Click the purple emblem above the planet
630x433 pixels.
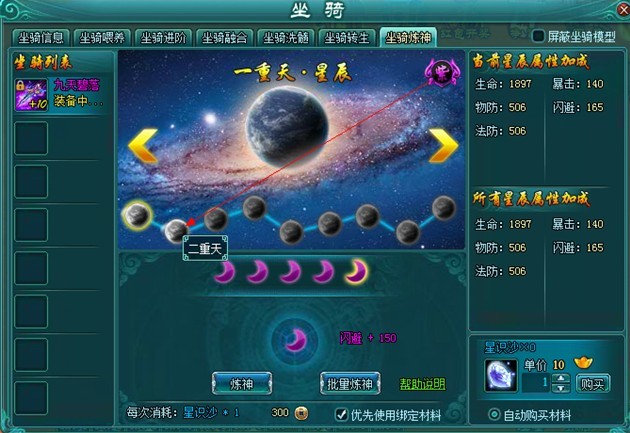pyautogui.click(x=439, y=71)
